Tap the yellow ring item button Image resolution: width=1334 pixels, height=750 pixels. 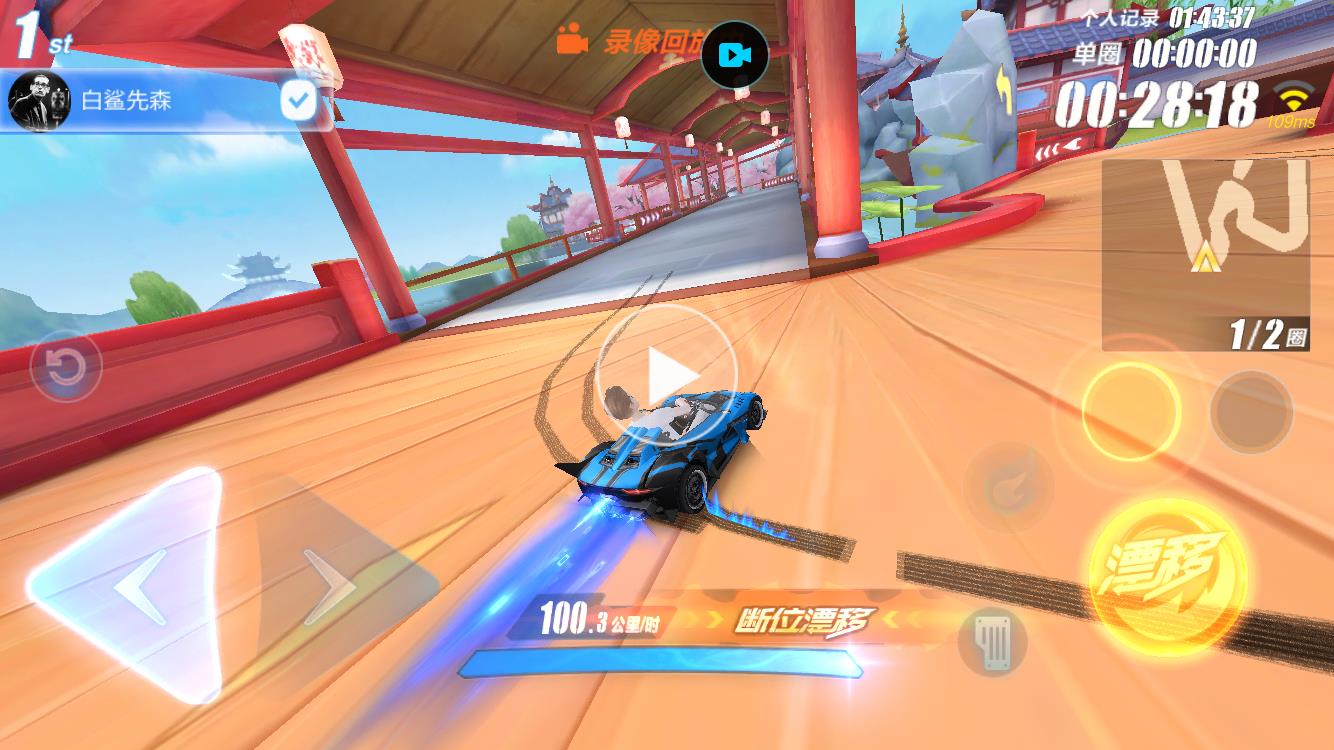click(1131, 411)
